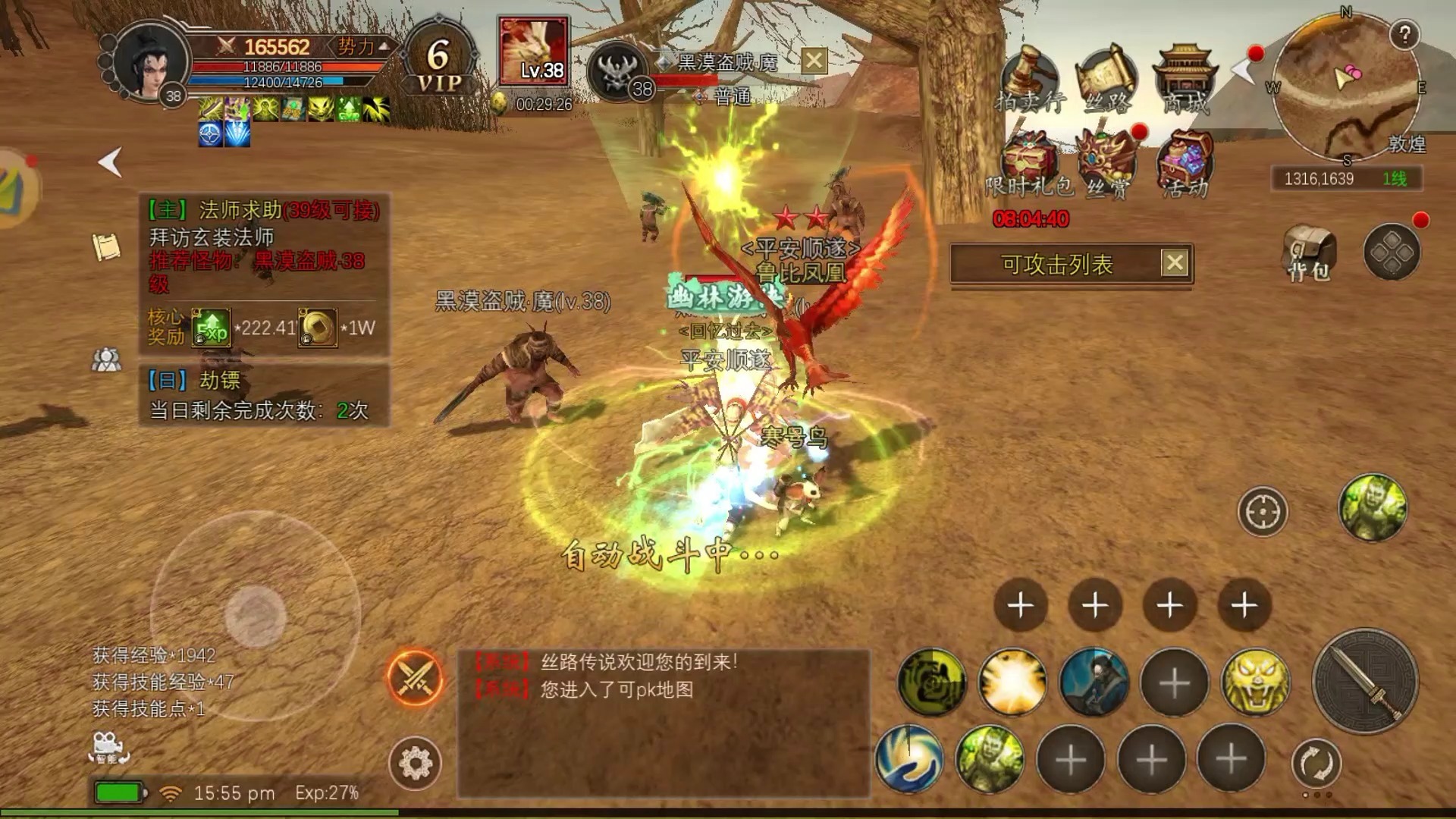This screenshot has height=819, width=1456.
Task: Close the attackable list (可攻击列表) panel
Action: point(1175,263)
